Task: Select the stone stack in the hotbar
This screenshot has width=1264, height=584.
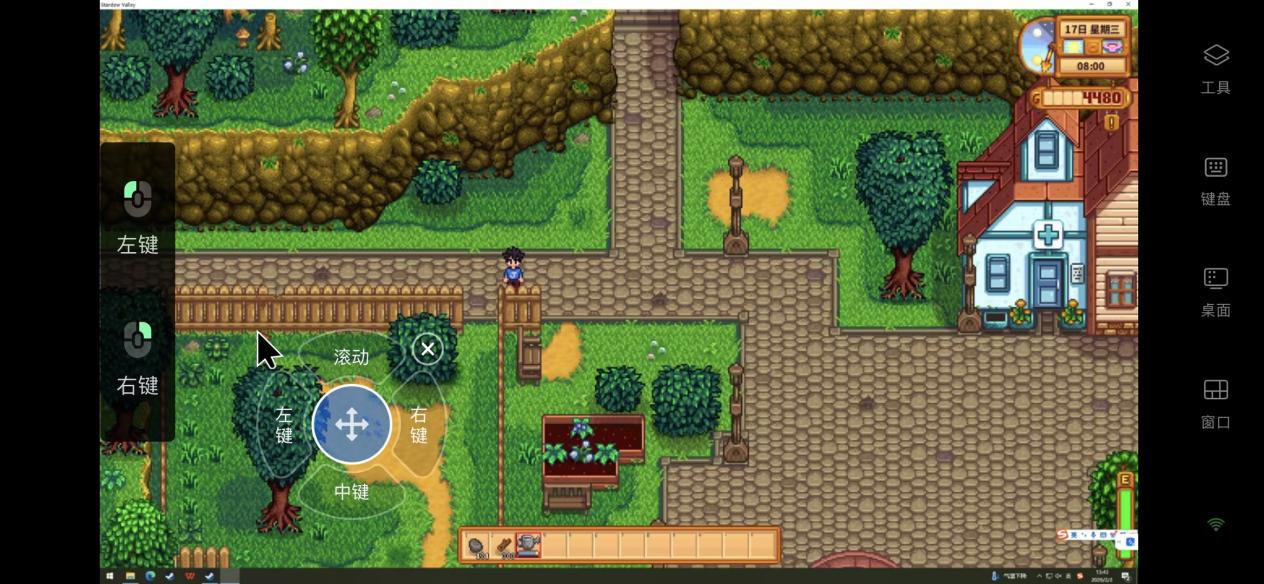Action: click(x=477, y=546)
